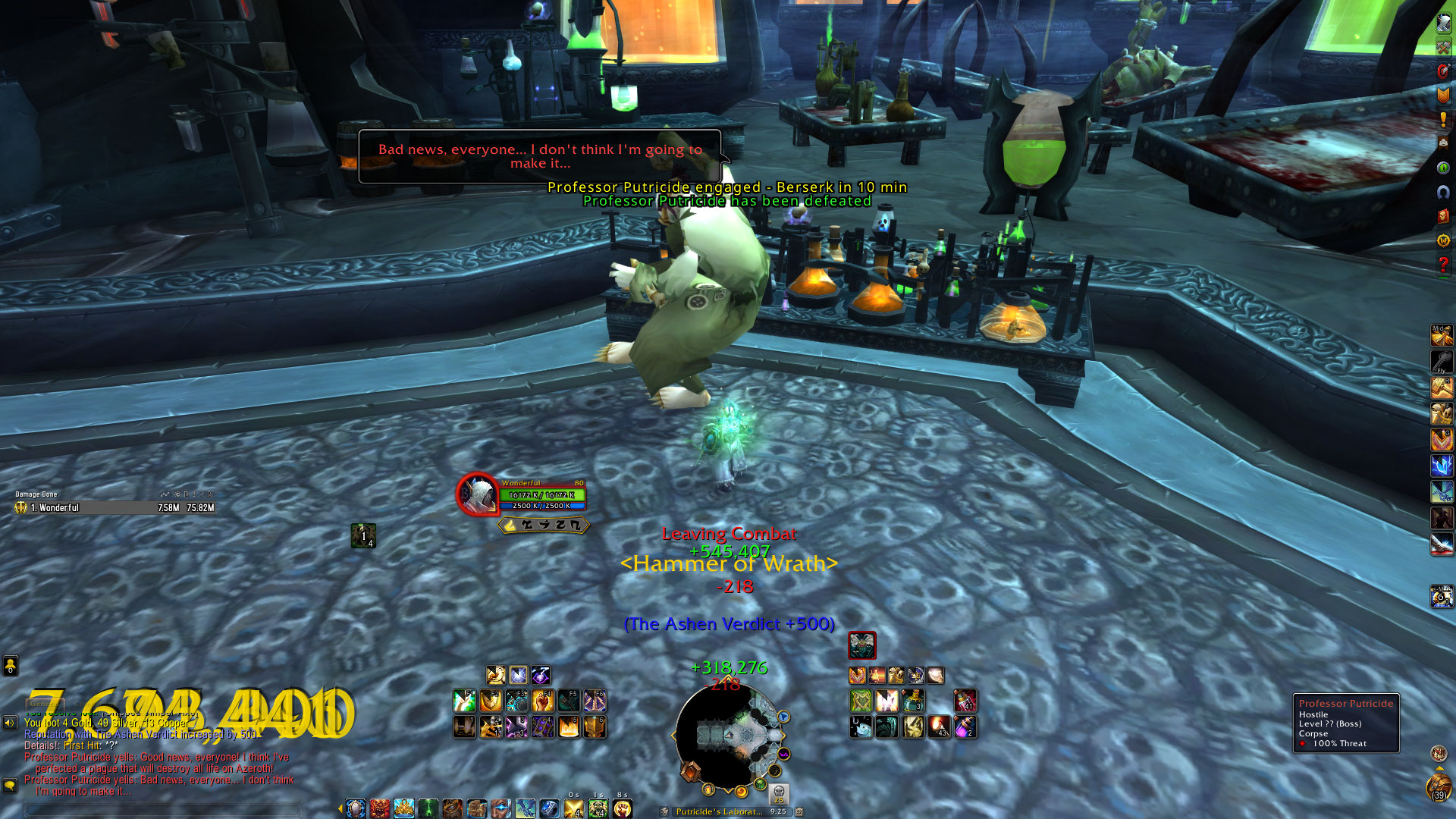Click the red question mark help icon

point(1442,265)
